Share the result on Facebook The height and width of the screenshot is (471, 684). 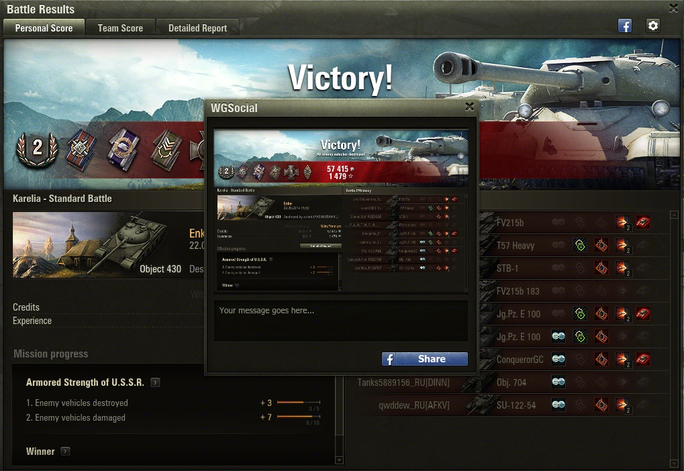424,359
